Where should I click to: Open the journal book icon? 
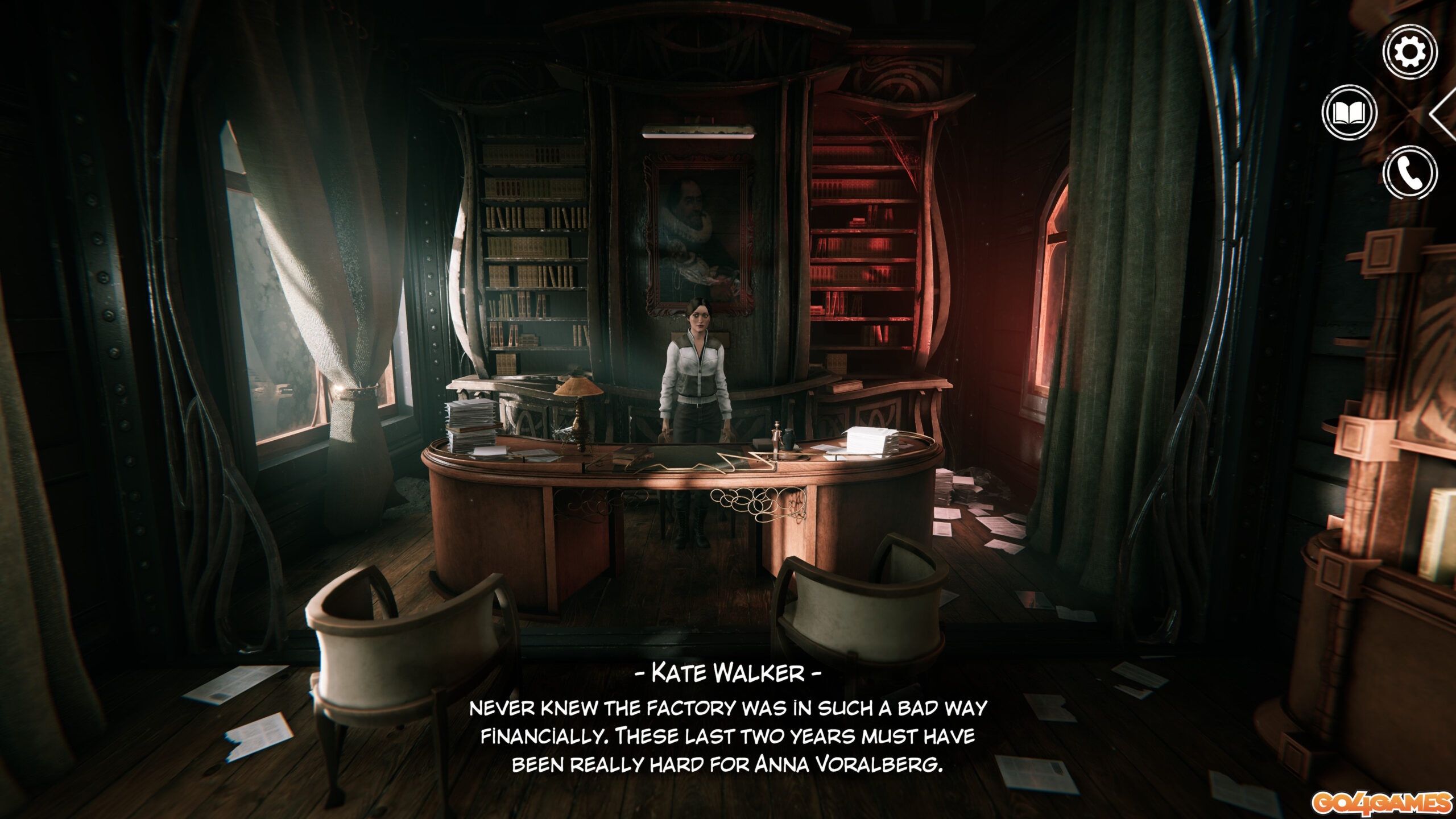[1349, 113]
